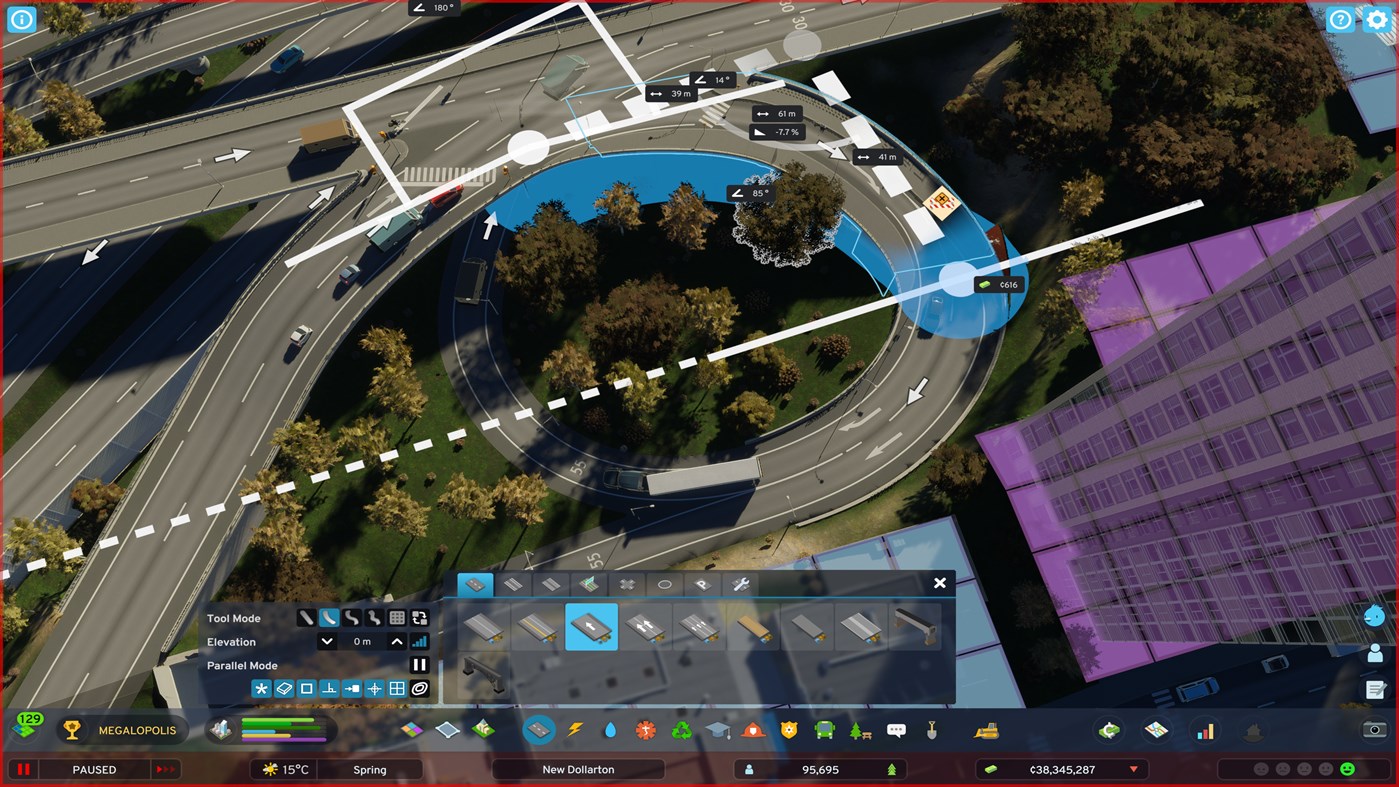Open the city Statistics panel
Screen dimensions: 1399x787
[x=1205, y=729]
